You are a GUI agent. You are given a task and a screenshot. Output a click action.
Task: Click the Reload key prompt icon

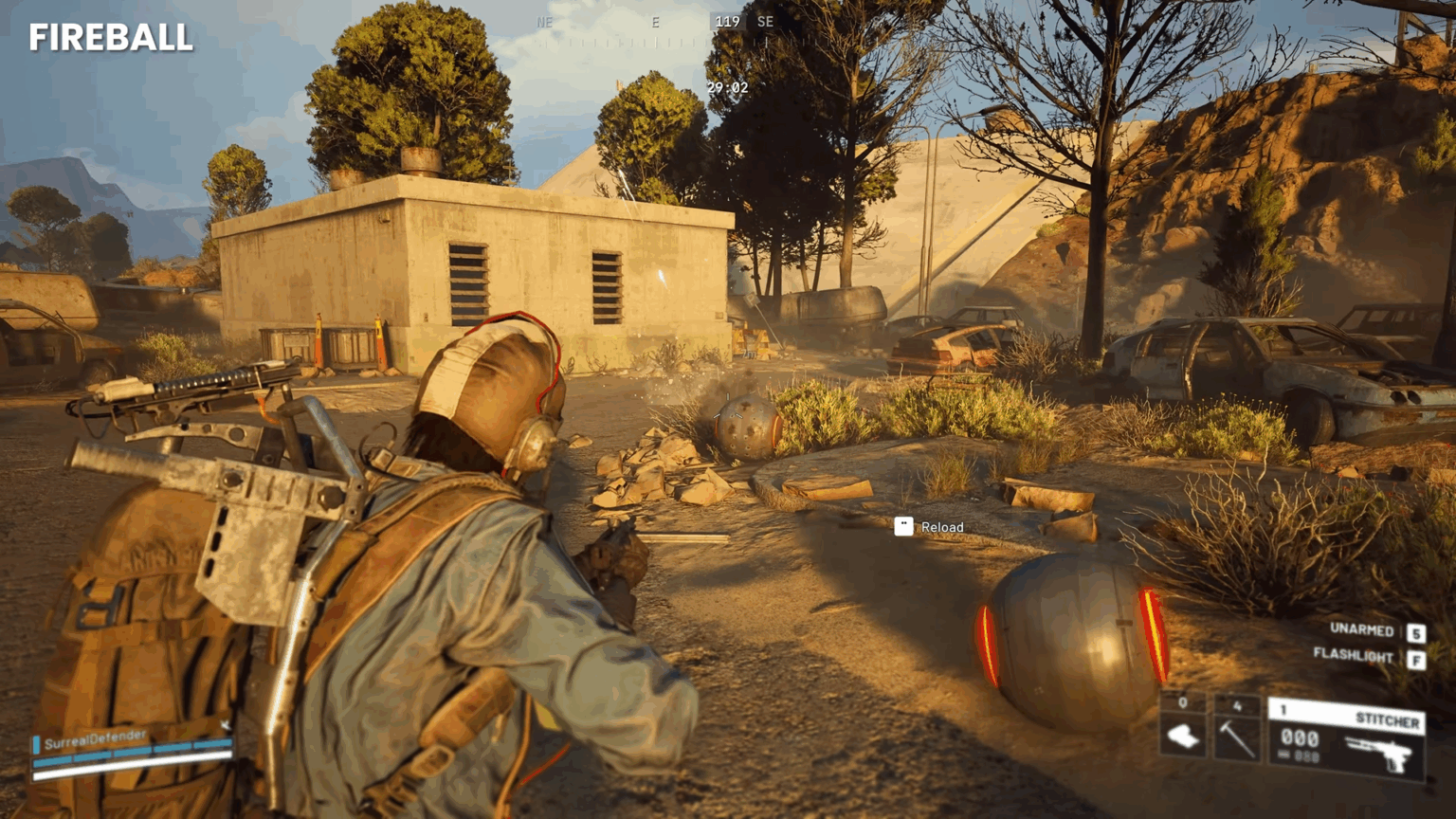tap(903, 527)
